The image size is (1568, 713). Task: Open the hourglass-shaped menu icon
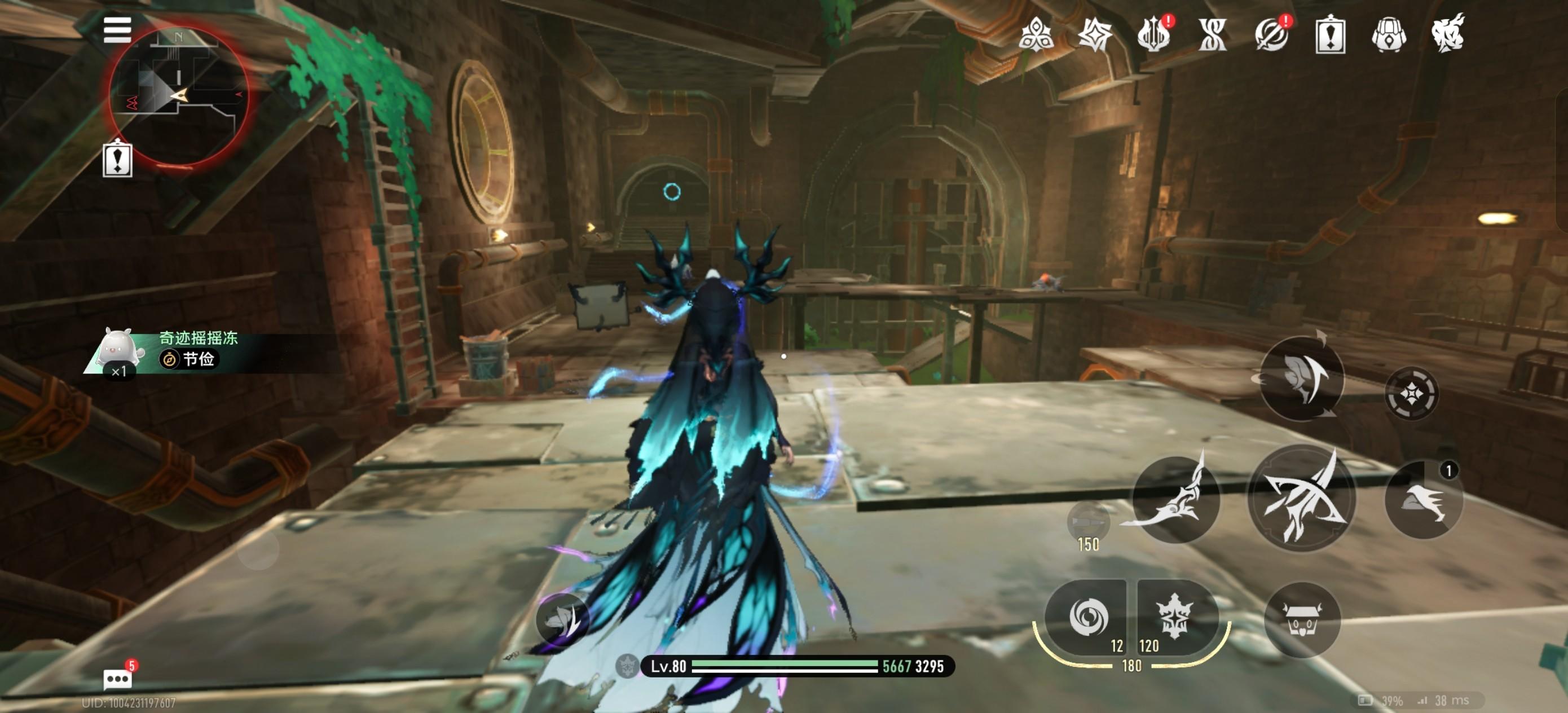coord(1212,35)
